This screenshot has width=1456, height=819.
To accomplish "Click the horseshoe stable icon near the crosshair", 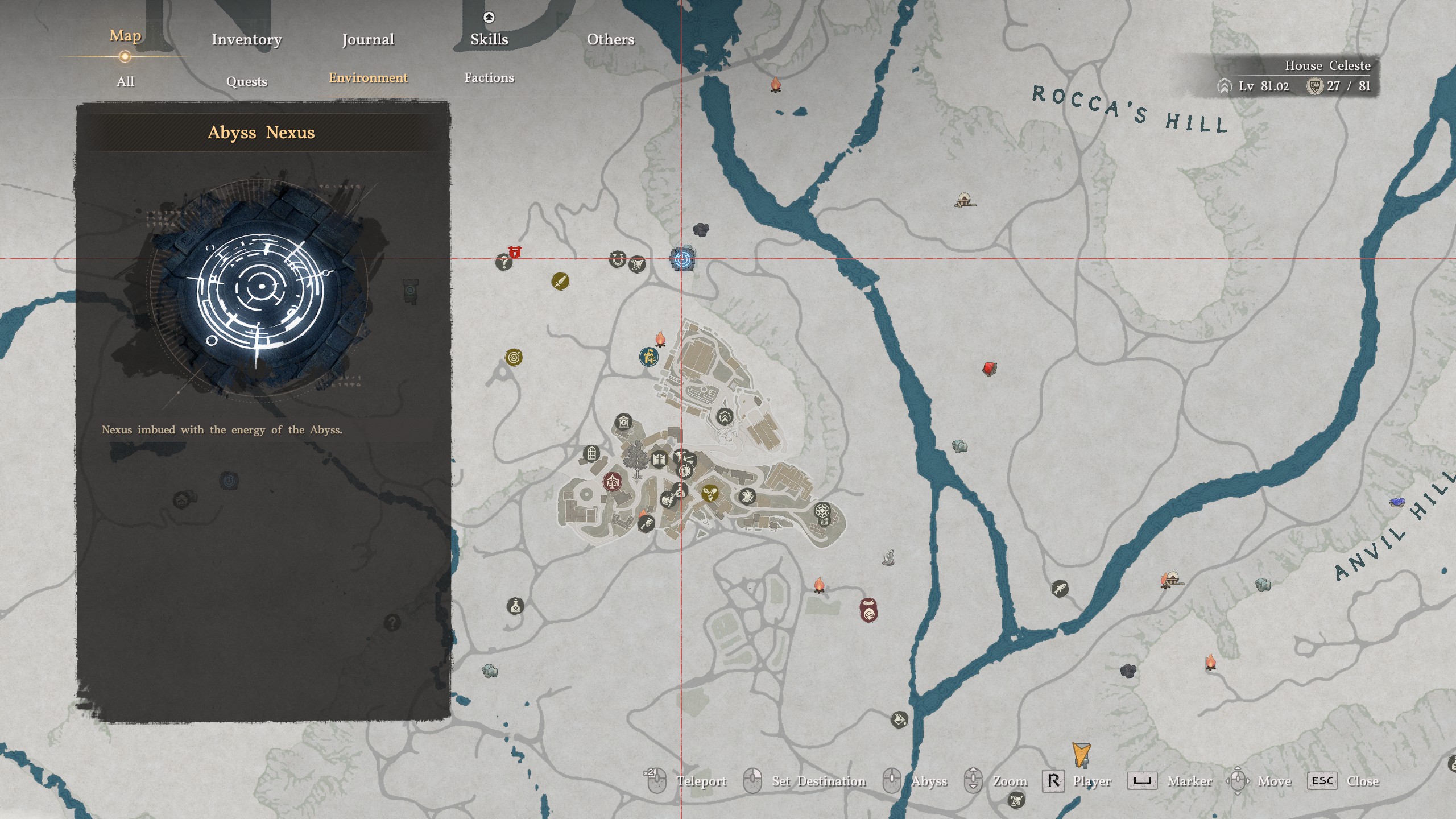I will (x=618, y=259).
